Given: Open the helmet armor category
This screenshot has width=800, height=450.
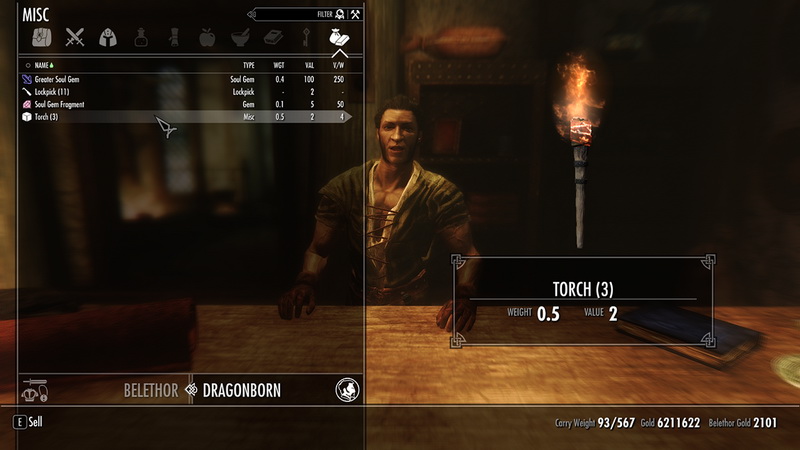Looking at the screenshot, I should (107, 38).
